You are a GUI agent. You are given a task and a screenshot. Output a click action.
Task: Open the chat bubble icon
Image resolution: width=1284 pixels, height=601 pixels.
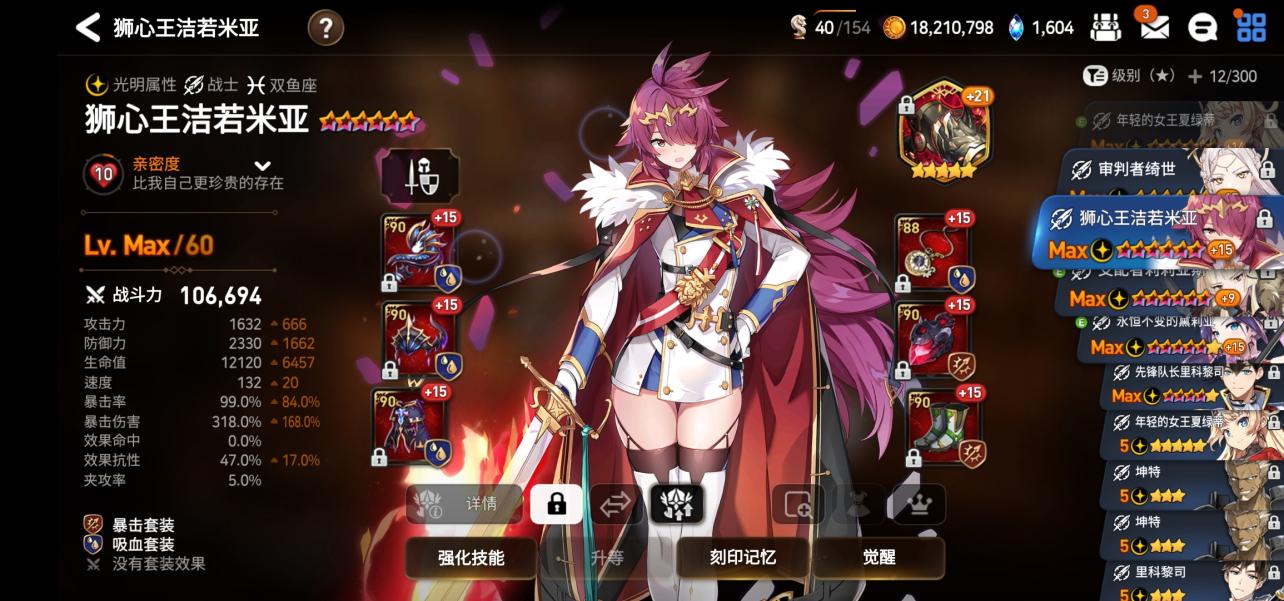pos(1202,28)
